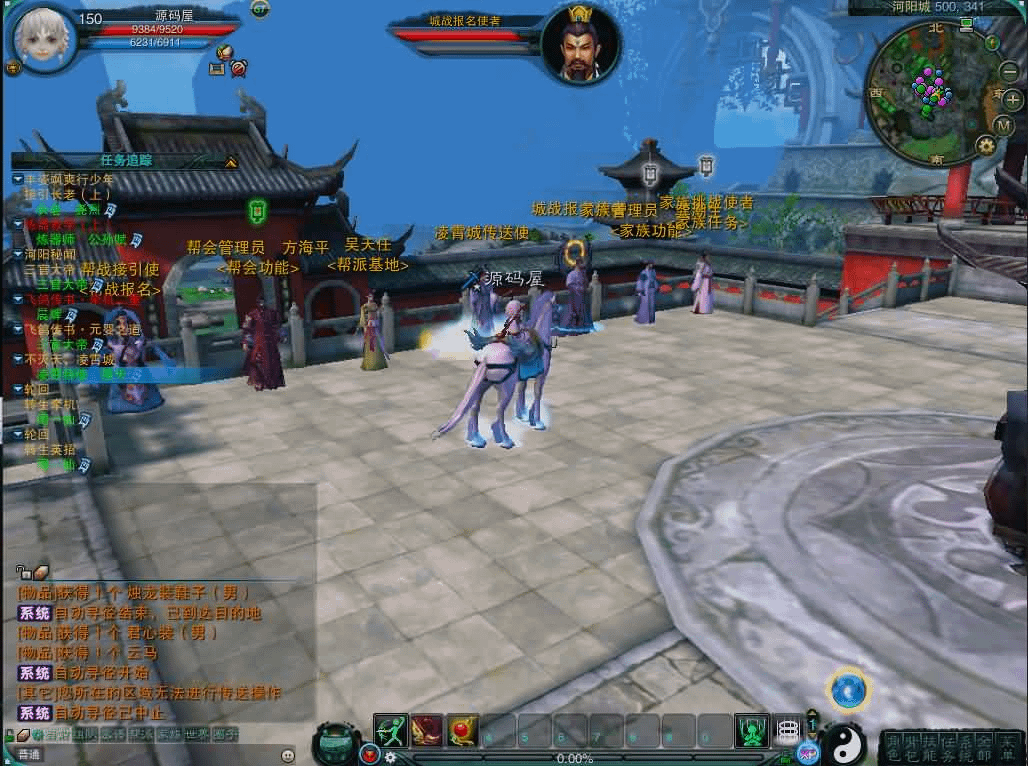
Task: Activate the green meditation figure skill
Action: (x=751, y=731)
